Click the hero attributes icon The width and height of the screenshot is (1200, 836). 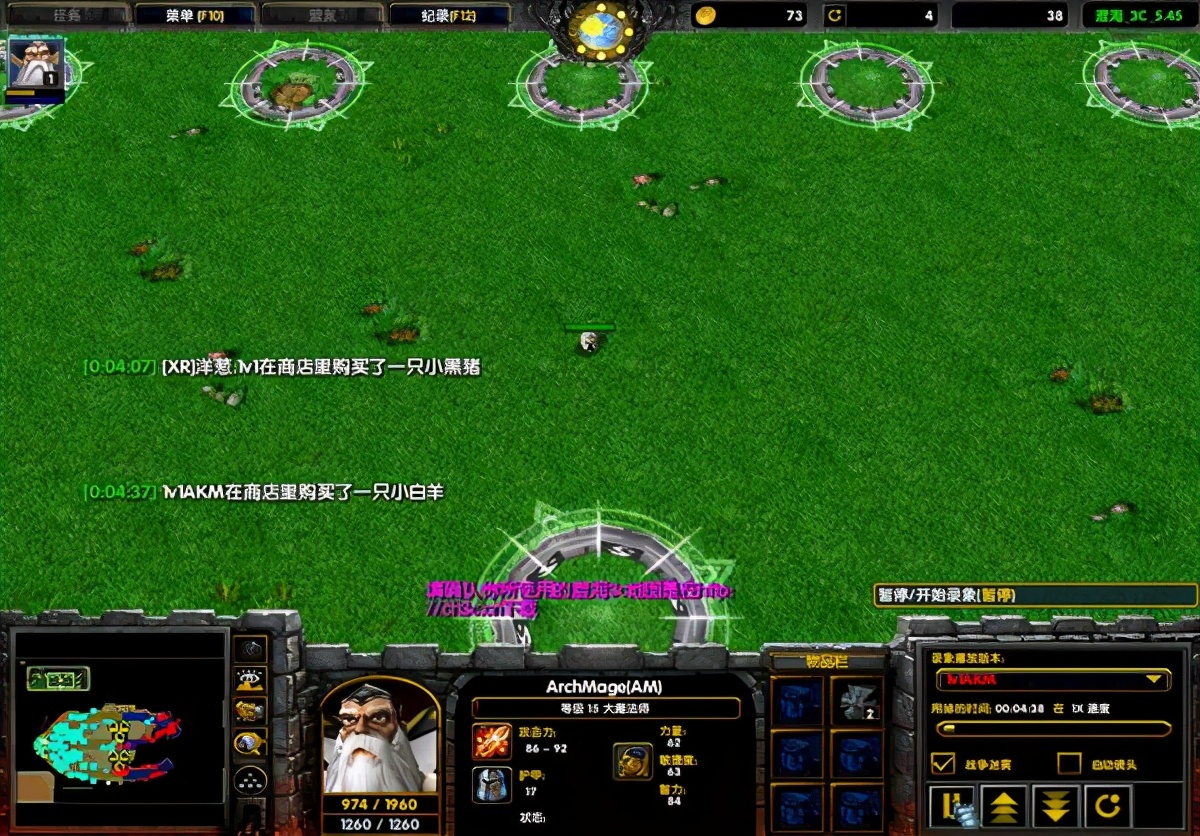[633, 761]
